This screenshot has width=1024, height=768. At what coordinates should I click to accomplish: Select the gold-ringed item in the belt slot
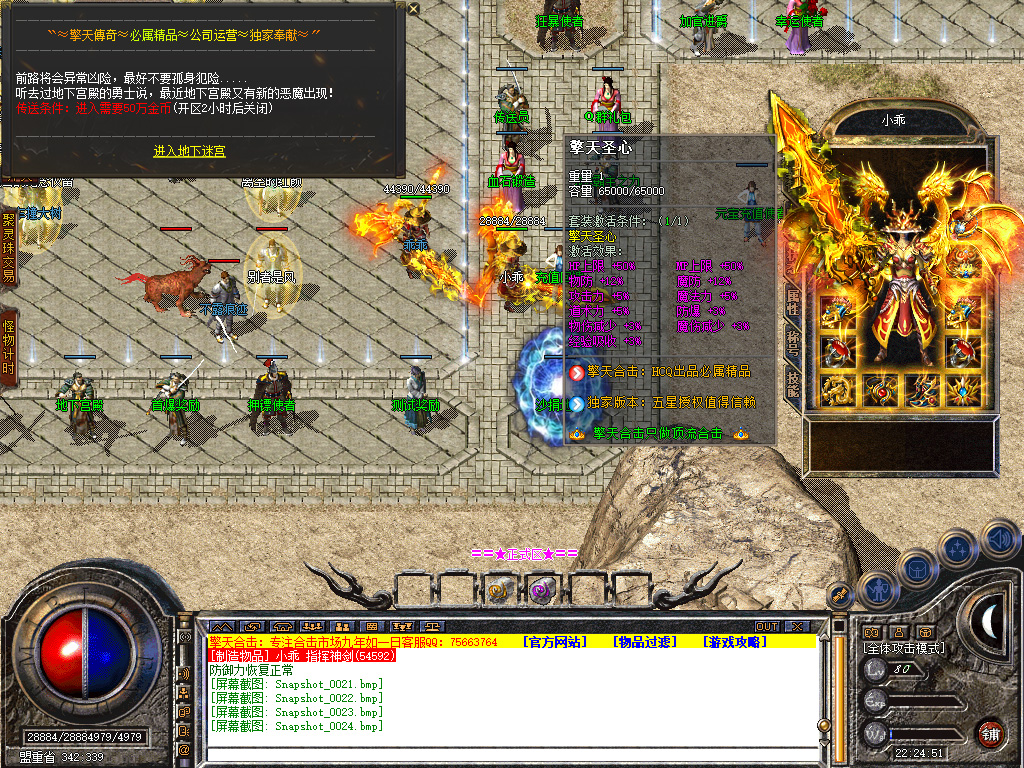pos(499,590)
